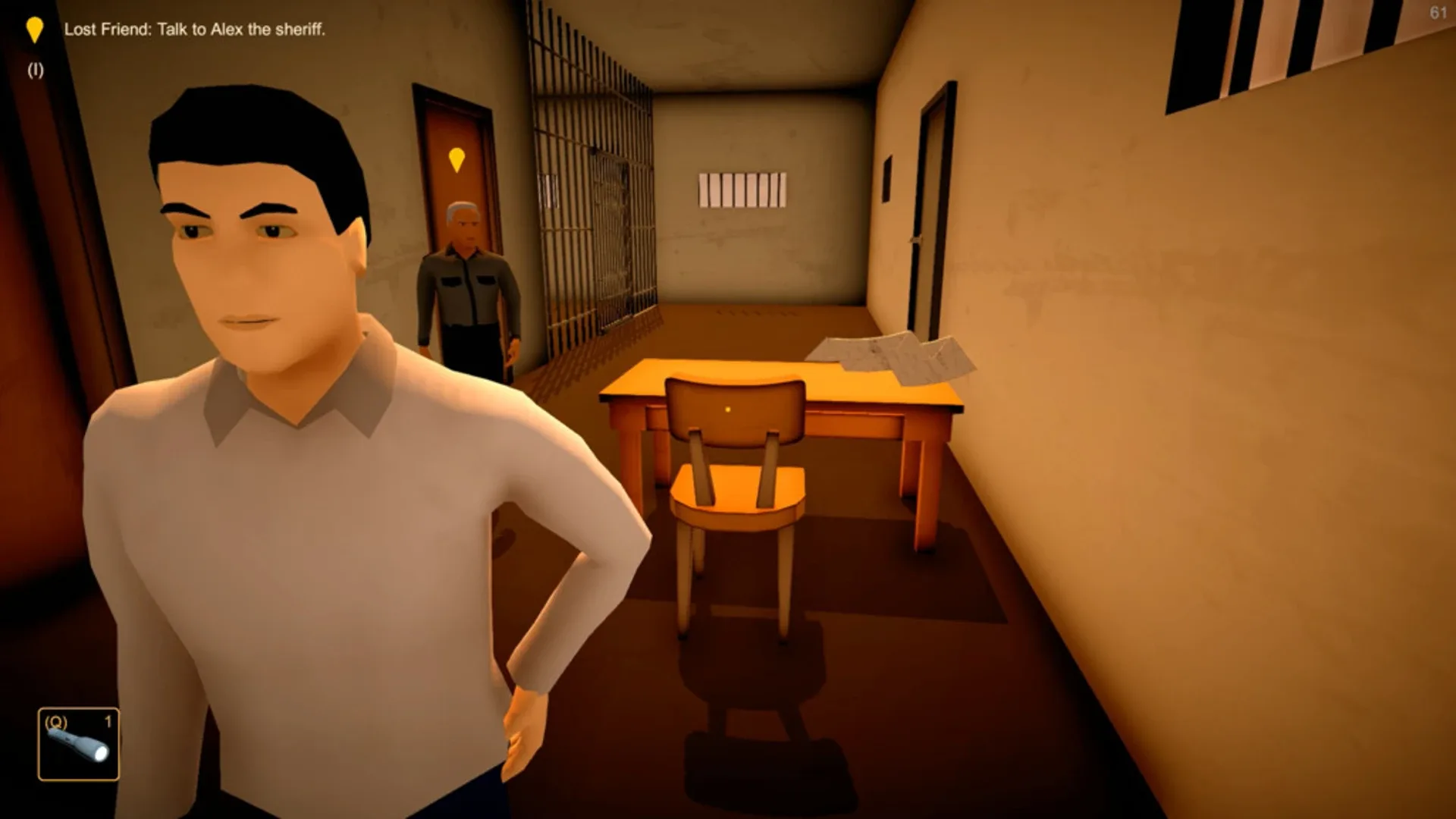Screen dimensions: 1456x819
Task: Click the waypoint marker above the sheriff
Action: (456, 160)
